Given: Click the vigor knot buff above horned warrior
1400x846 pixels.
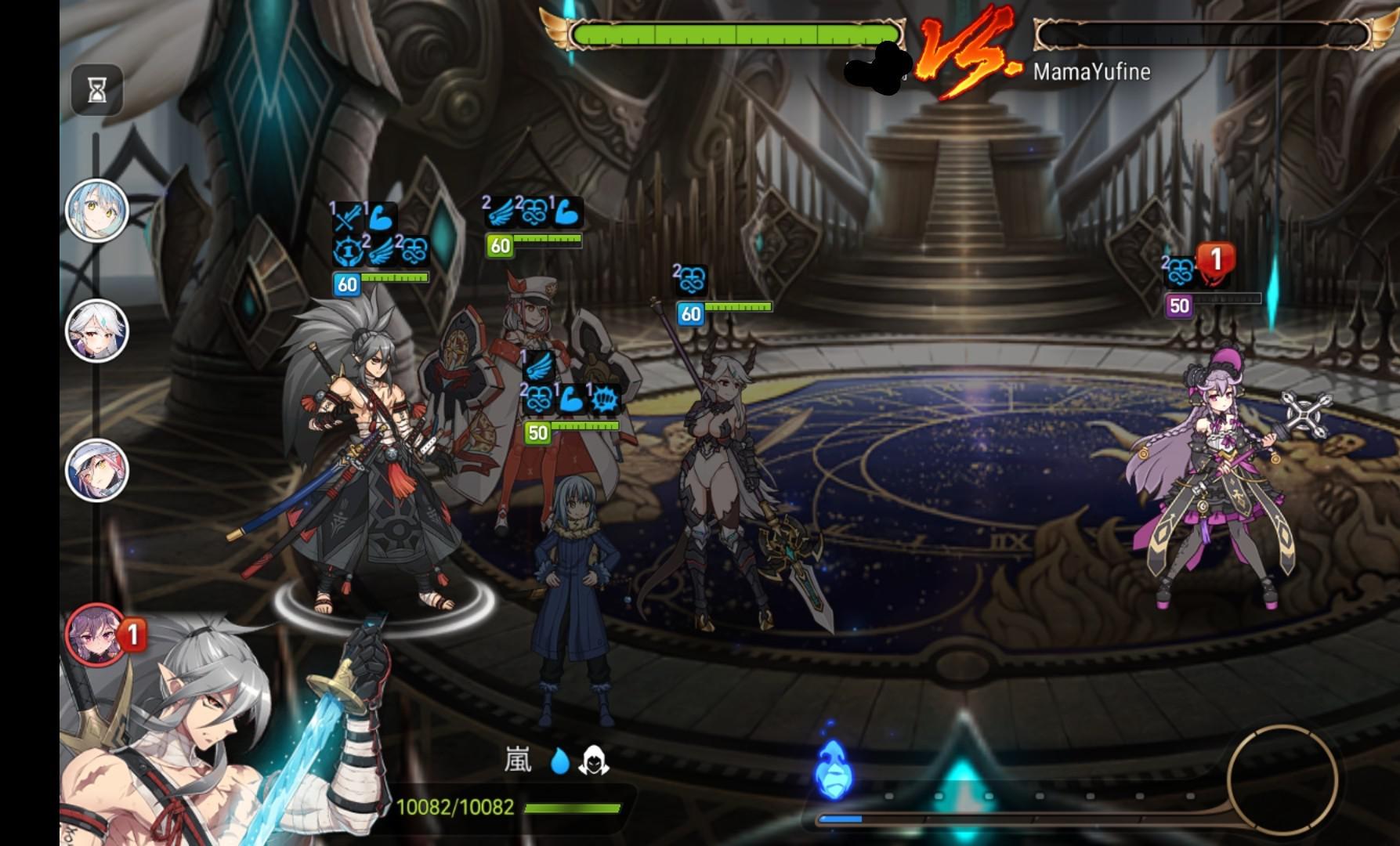Looking at the screenshot, I should [x=689, y=278].
